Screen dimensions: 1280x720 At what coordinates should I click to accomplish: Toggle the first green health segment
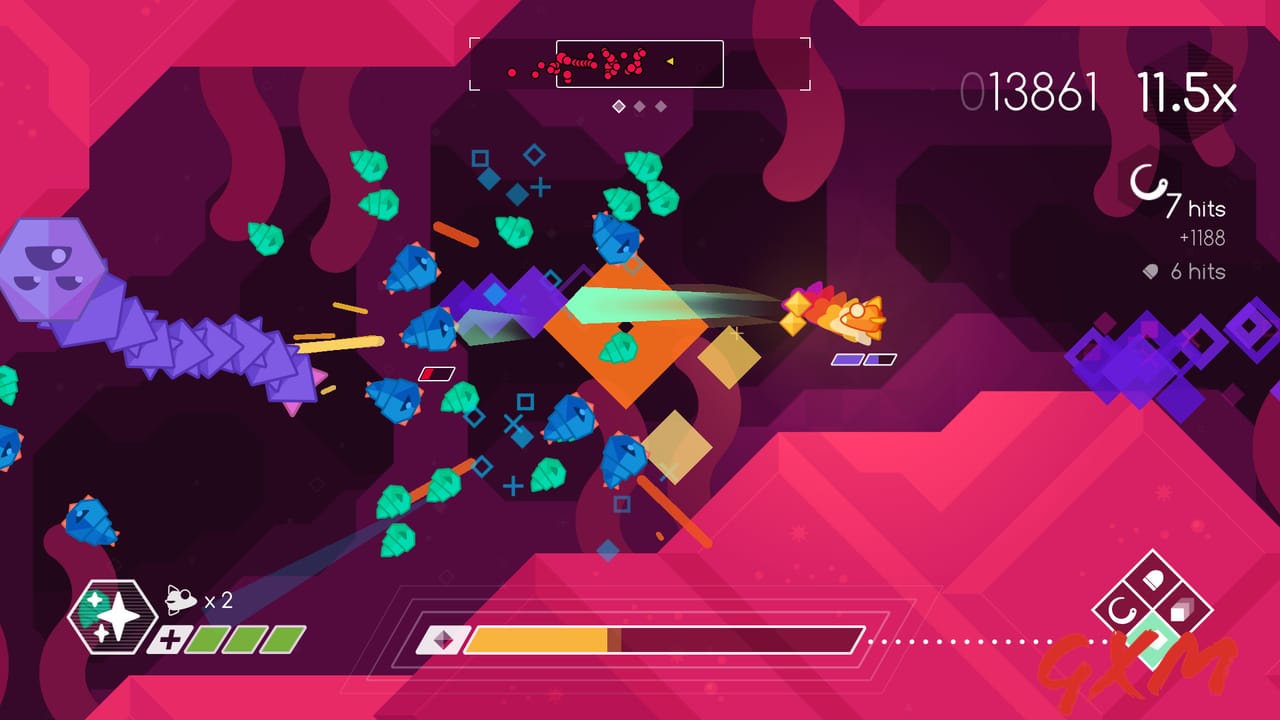203,638
